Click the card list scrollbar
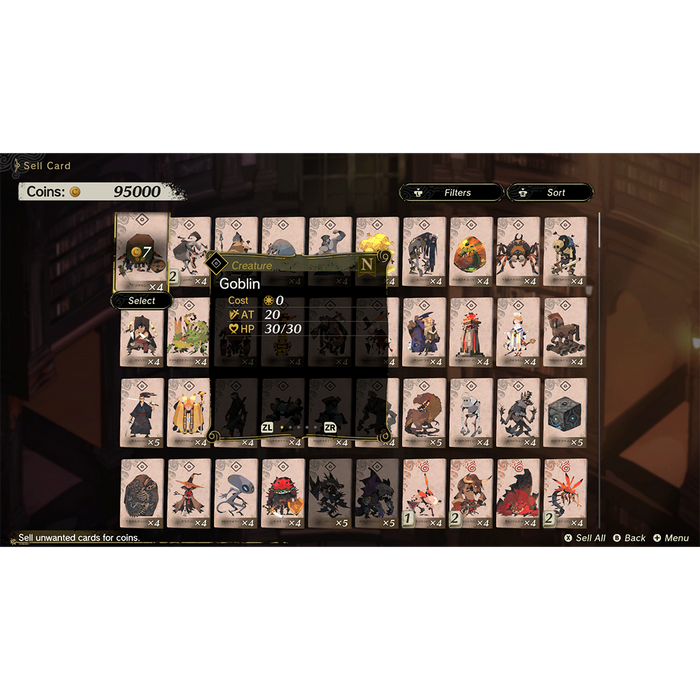 [599, 300]
